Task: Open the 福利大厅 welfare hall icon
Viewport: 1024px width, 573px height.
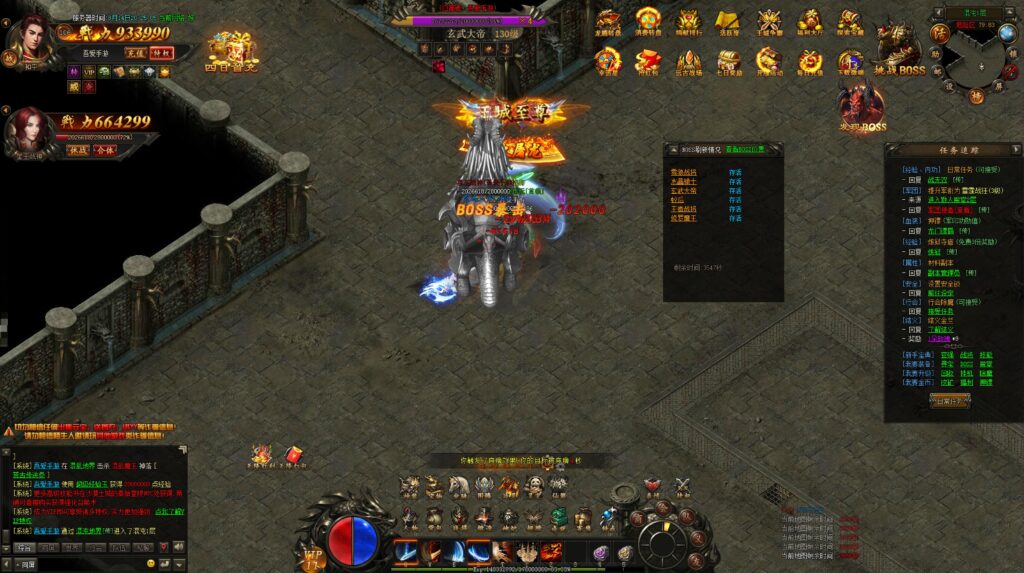Action: [808, 21]
